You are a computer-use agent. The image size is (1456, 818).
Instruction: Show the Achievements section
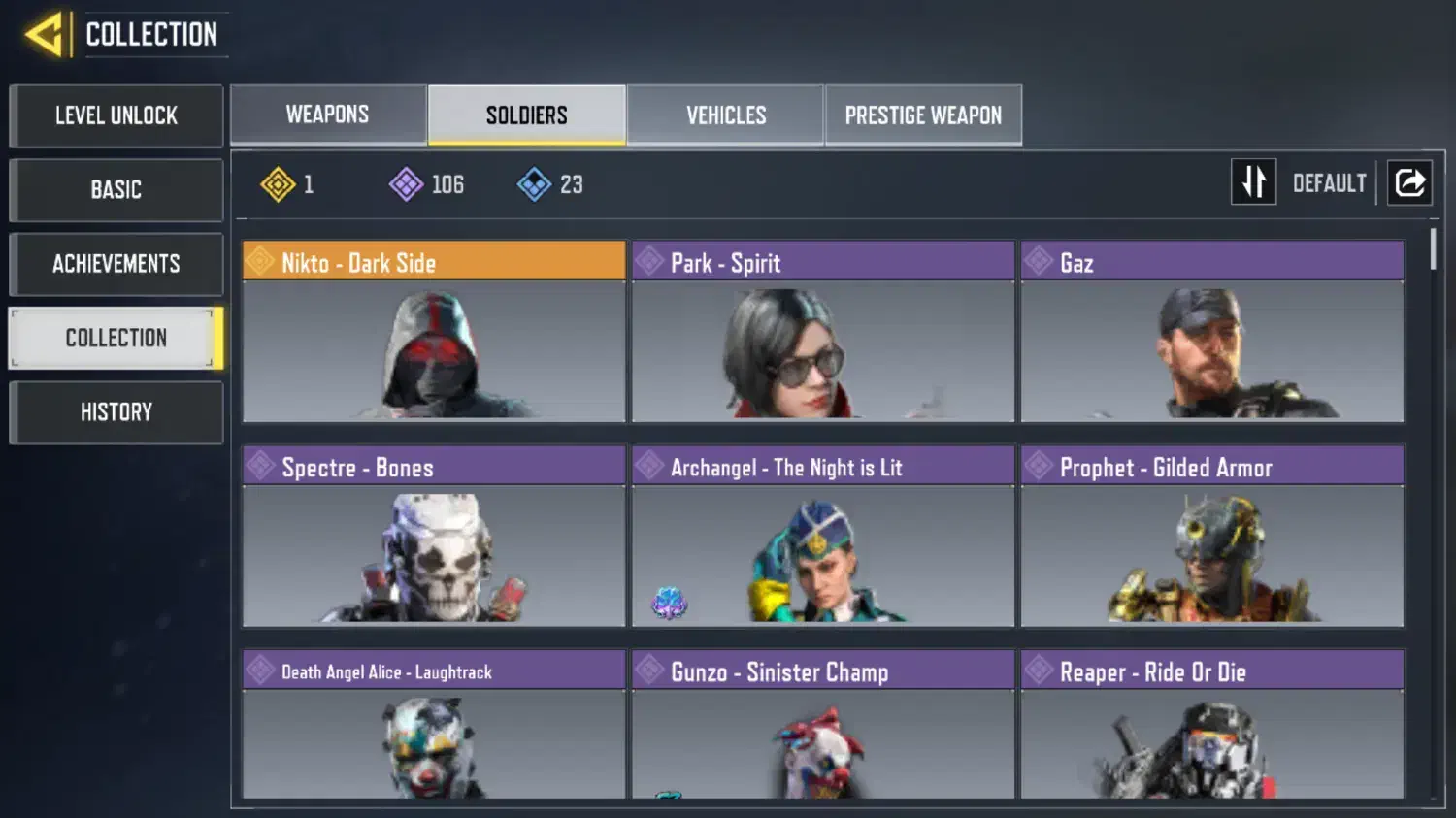[116, 264]
